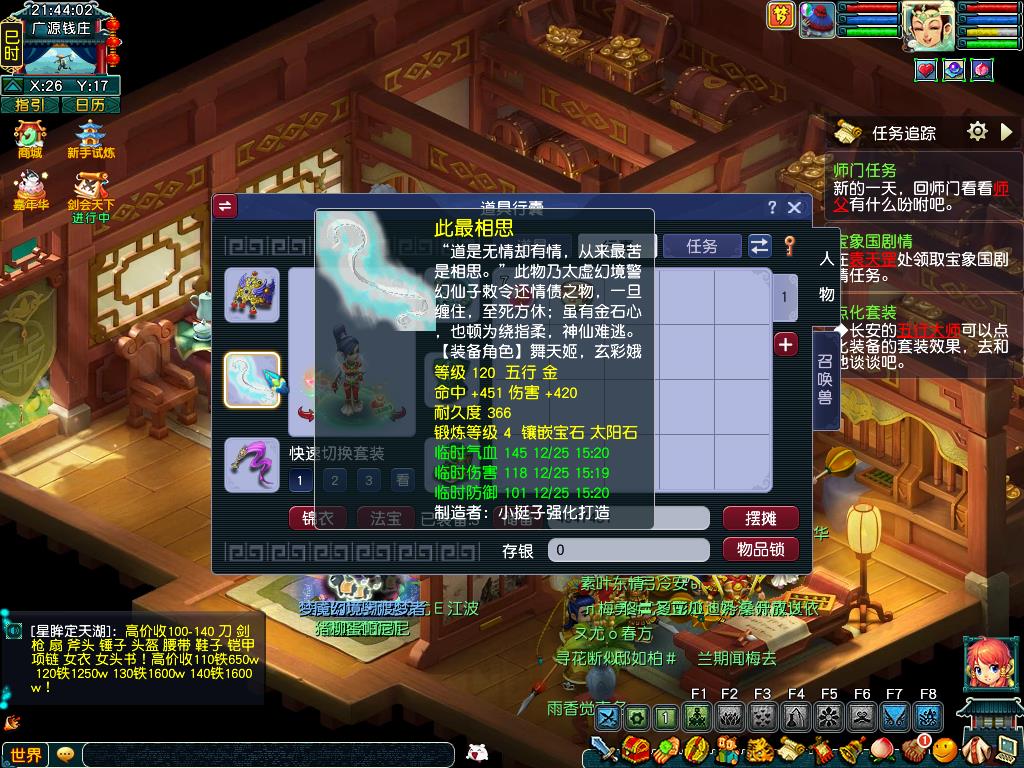Image resolution: width=1024 pixels, height=768 pixels.
Task: Select the purple ribbon equipment slot
Action: tap(252, 465)
